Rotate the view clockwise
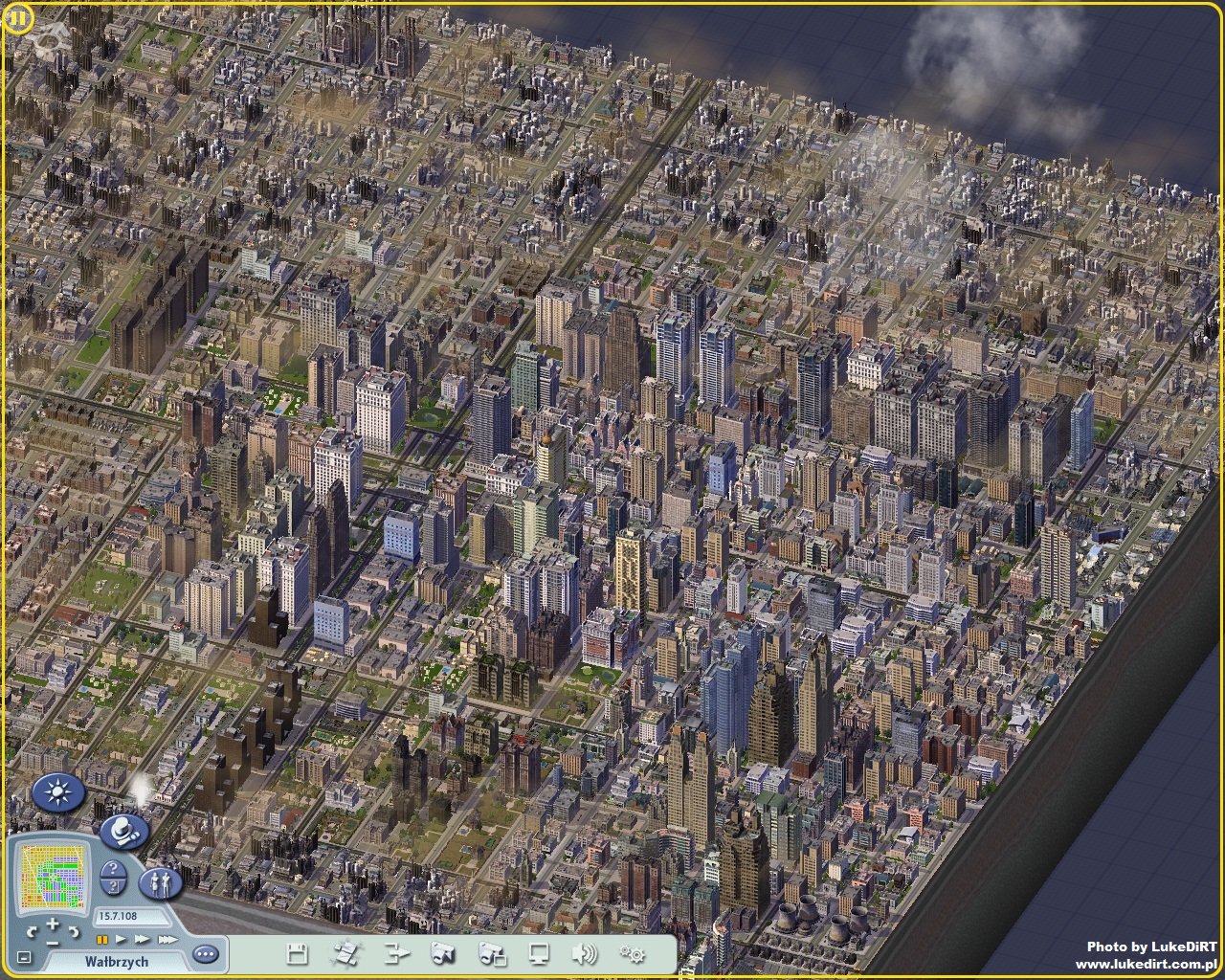Viewport: 1225px width, 980px height. pos(74,931)
